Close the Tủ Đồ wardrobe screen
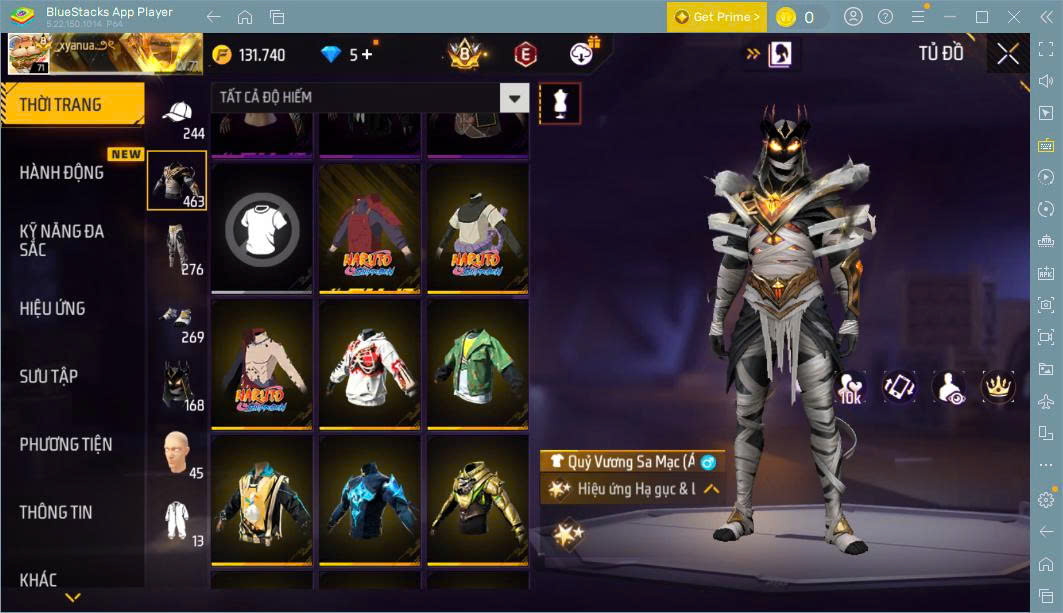Viewport: 1063px width, 613px height. click(1008, 54)
